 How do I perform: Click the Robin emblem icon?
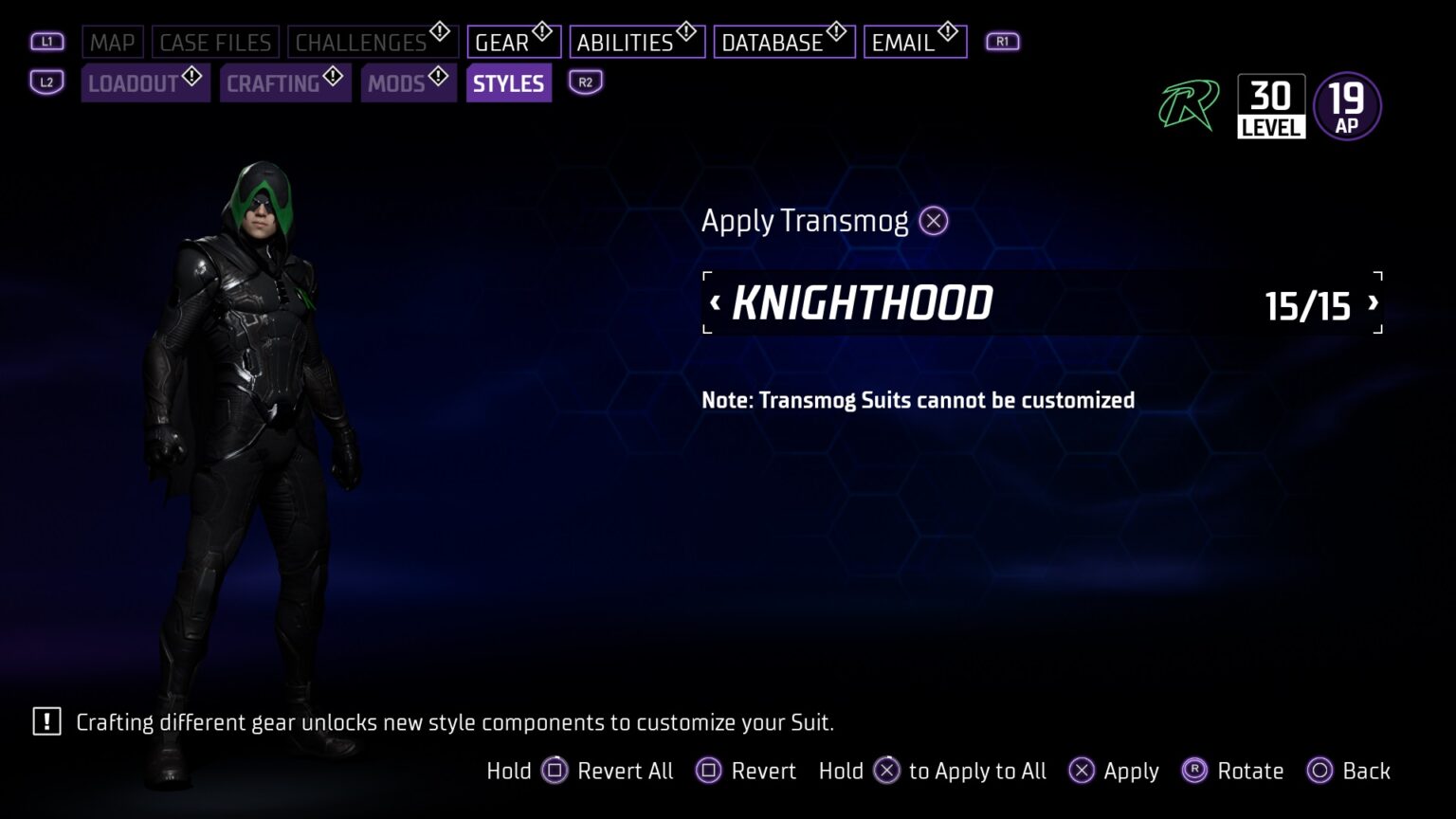[x=1186, y=106]
